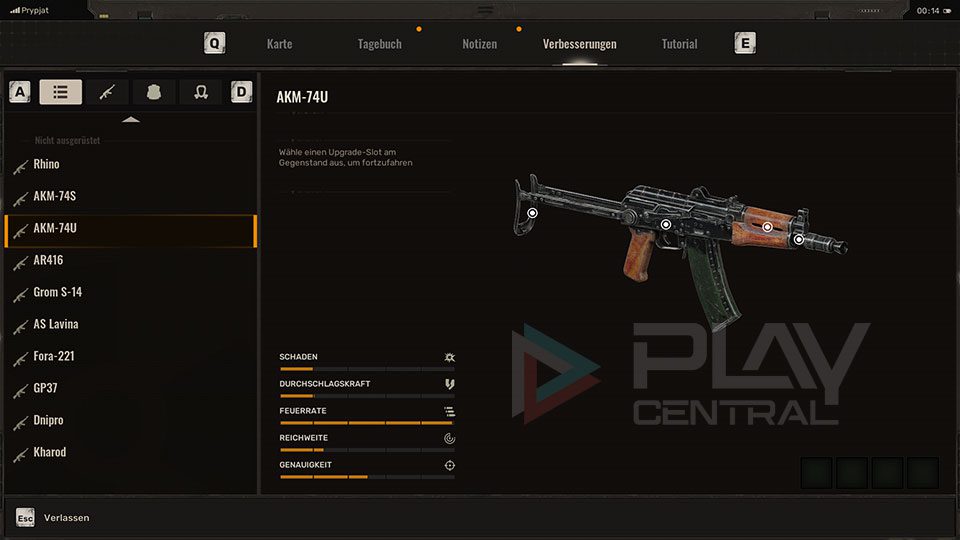Click the muzzle upgrade slot marker
This screenshot has width=960, height=540.
click(798, 239)
